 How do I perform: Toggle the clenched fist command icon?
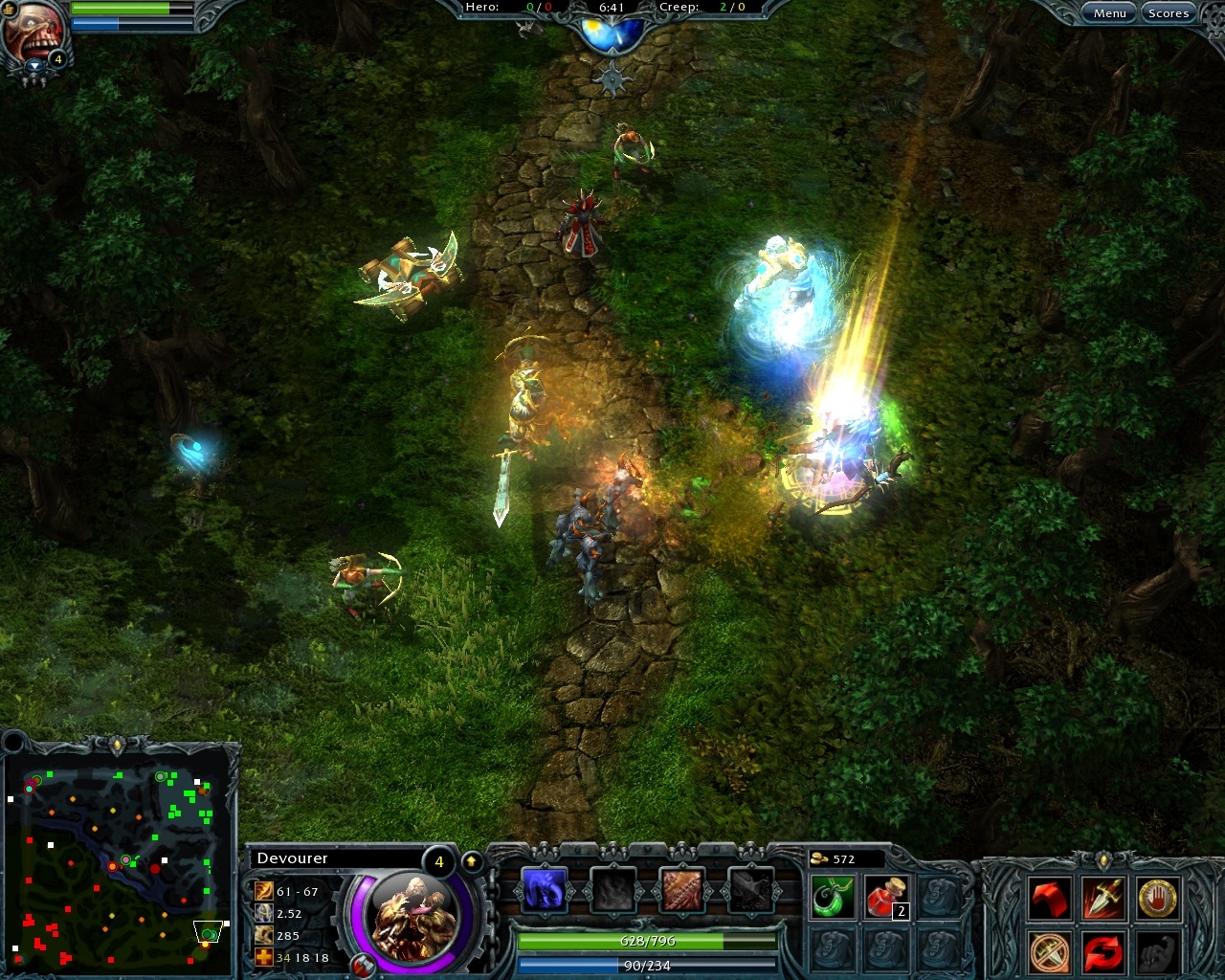coord(1156,951)
